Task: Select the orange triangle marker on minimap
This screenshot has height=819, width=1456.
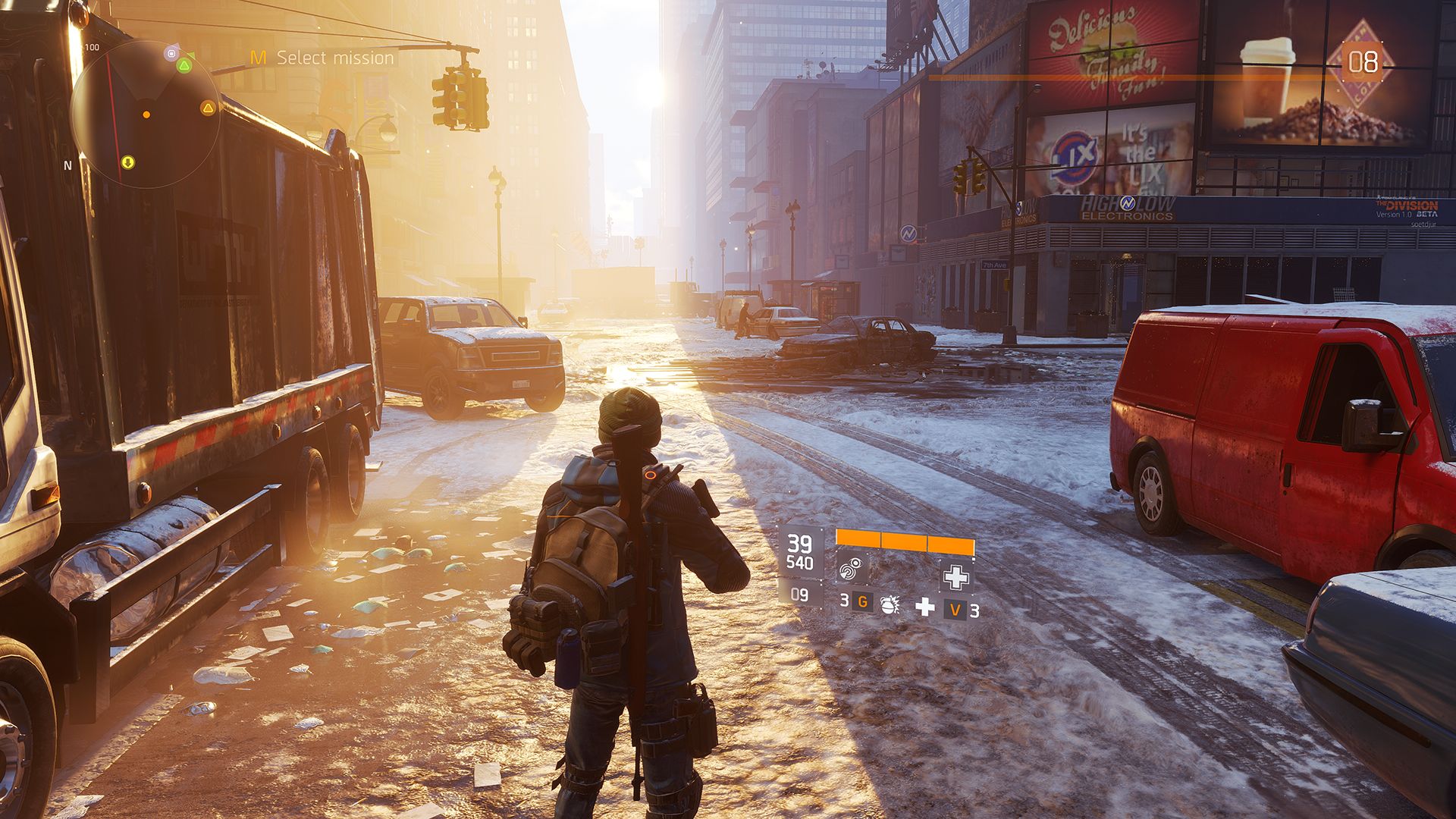Action: click(x=208, y=108)
